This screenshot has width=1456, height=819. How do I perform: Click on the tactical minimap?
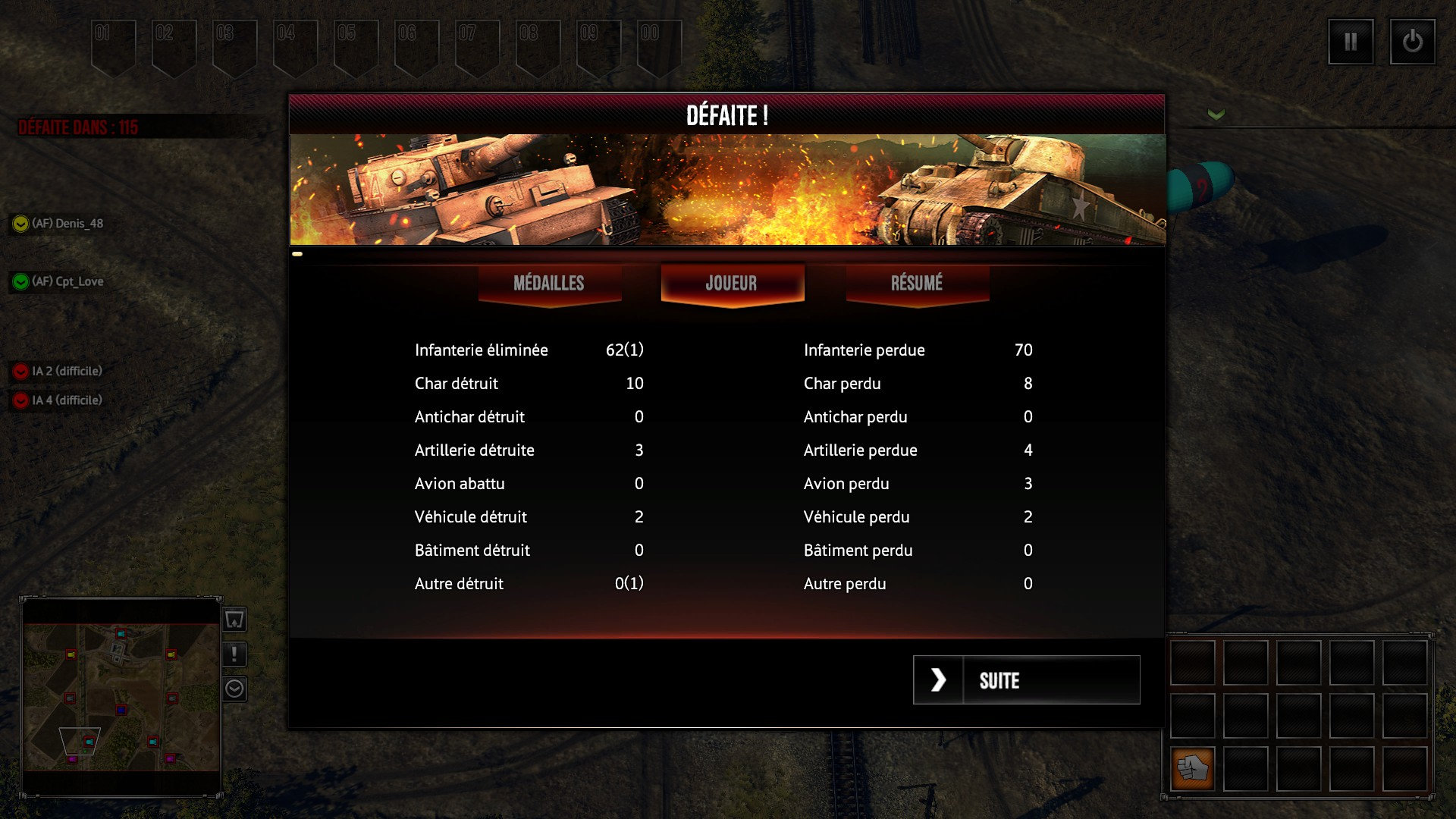coord(121,697)
